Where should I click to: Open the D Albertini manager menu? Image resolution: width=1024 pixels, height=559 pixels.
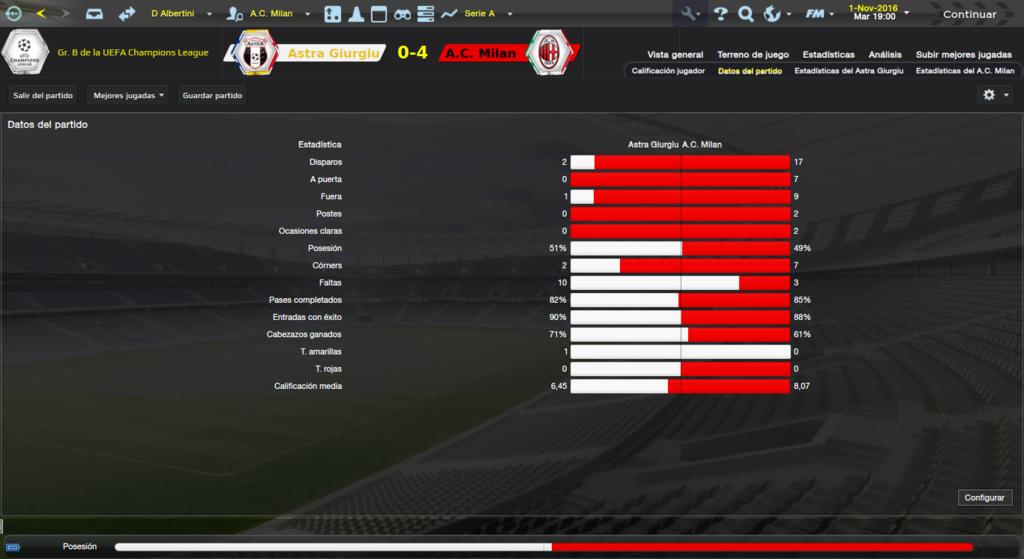point(181,14)
